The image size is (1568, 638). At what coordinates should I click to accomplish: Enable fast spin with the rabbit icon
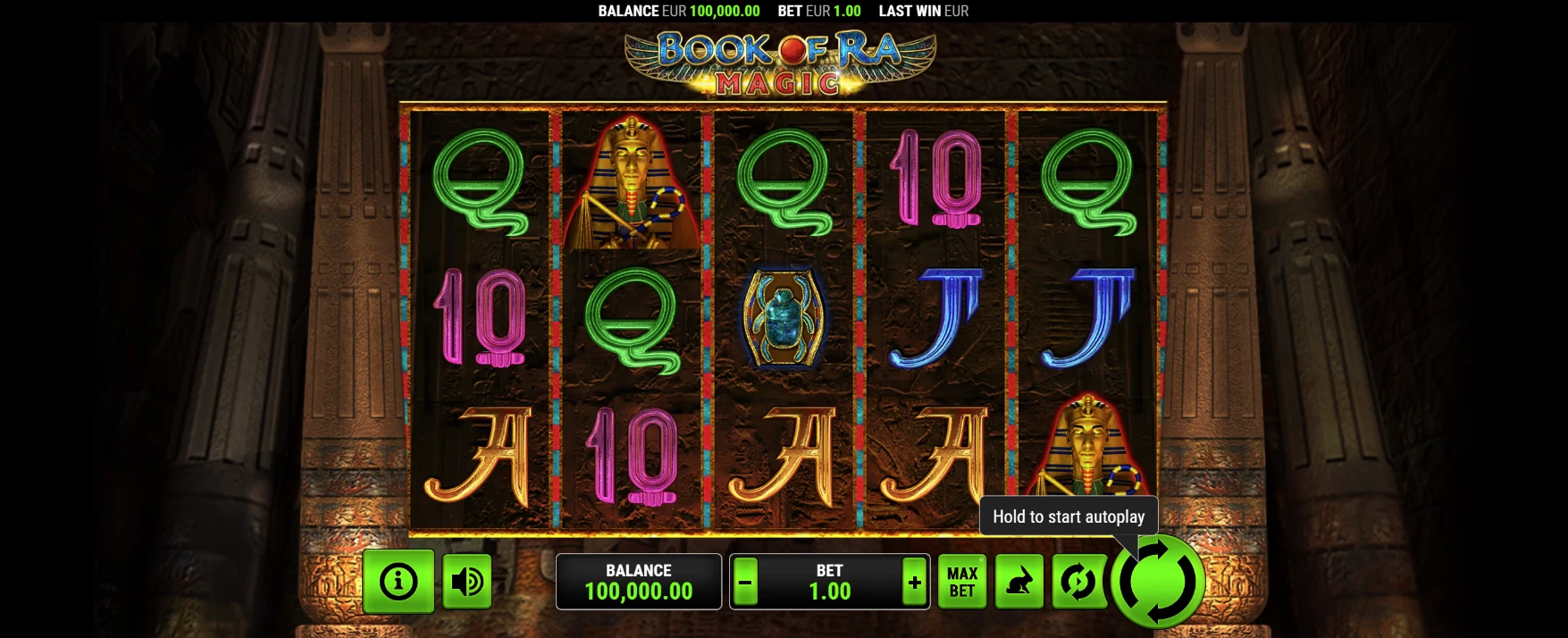(1019, 582)
